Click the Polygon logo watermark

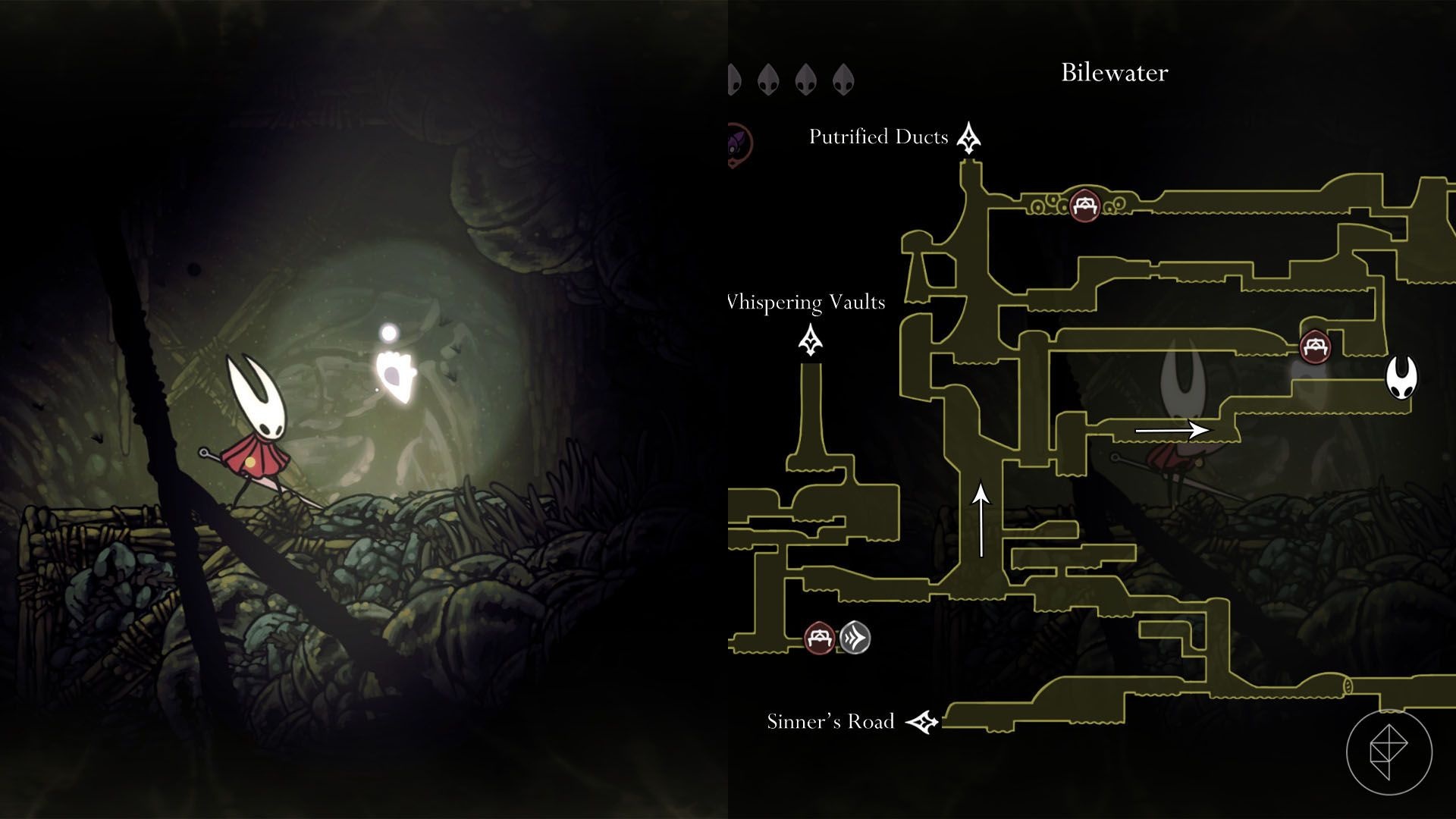tap(1389, 752)
